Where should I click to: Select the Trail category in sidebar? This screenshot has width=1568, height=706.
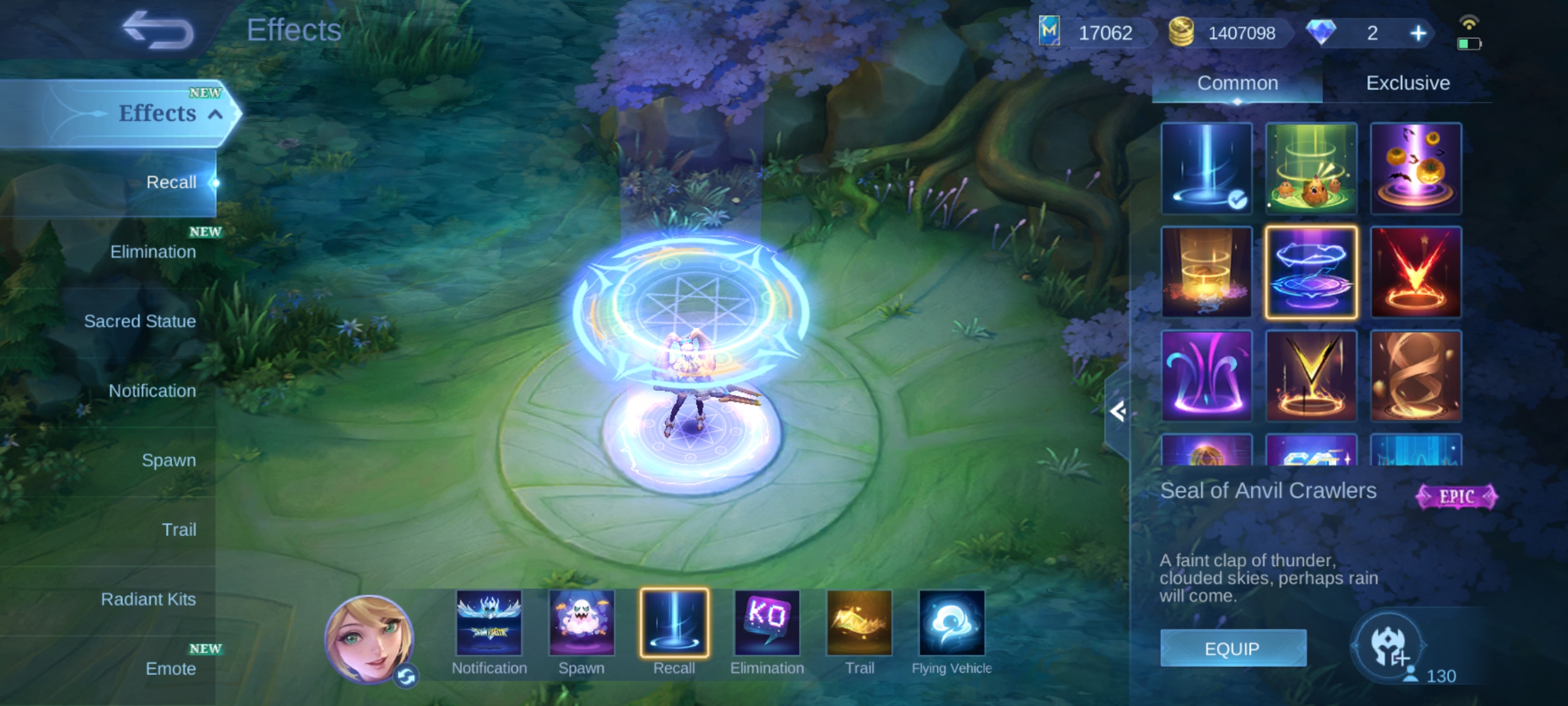(179, 529)
